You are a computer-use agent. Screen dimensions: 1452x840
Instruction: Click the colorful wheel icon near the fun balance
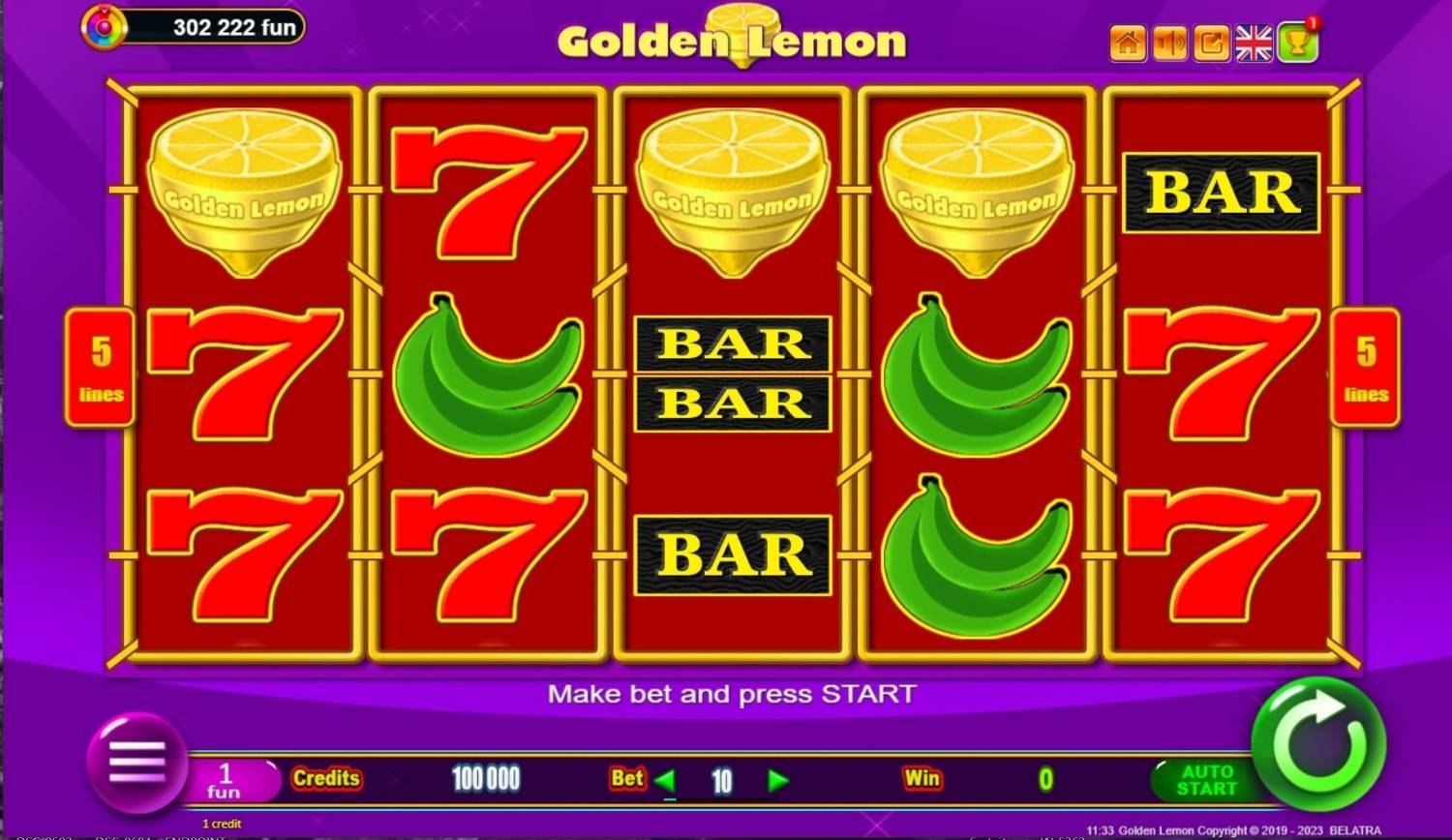[x=104, y=26]
